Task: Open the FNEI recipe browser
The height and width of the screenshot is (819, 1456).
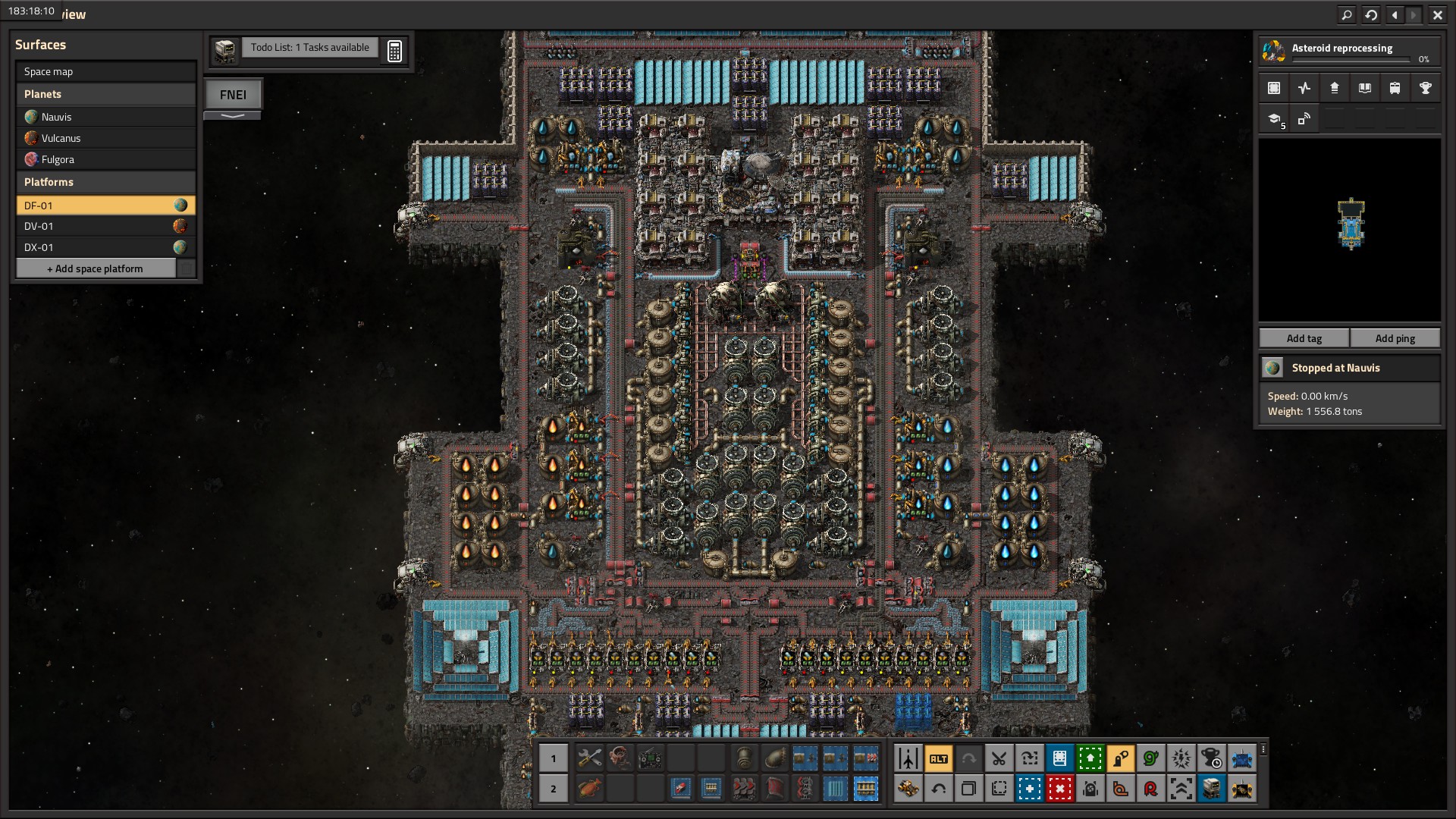Action: [233, 95]
